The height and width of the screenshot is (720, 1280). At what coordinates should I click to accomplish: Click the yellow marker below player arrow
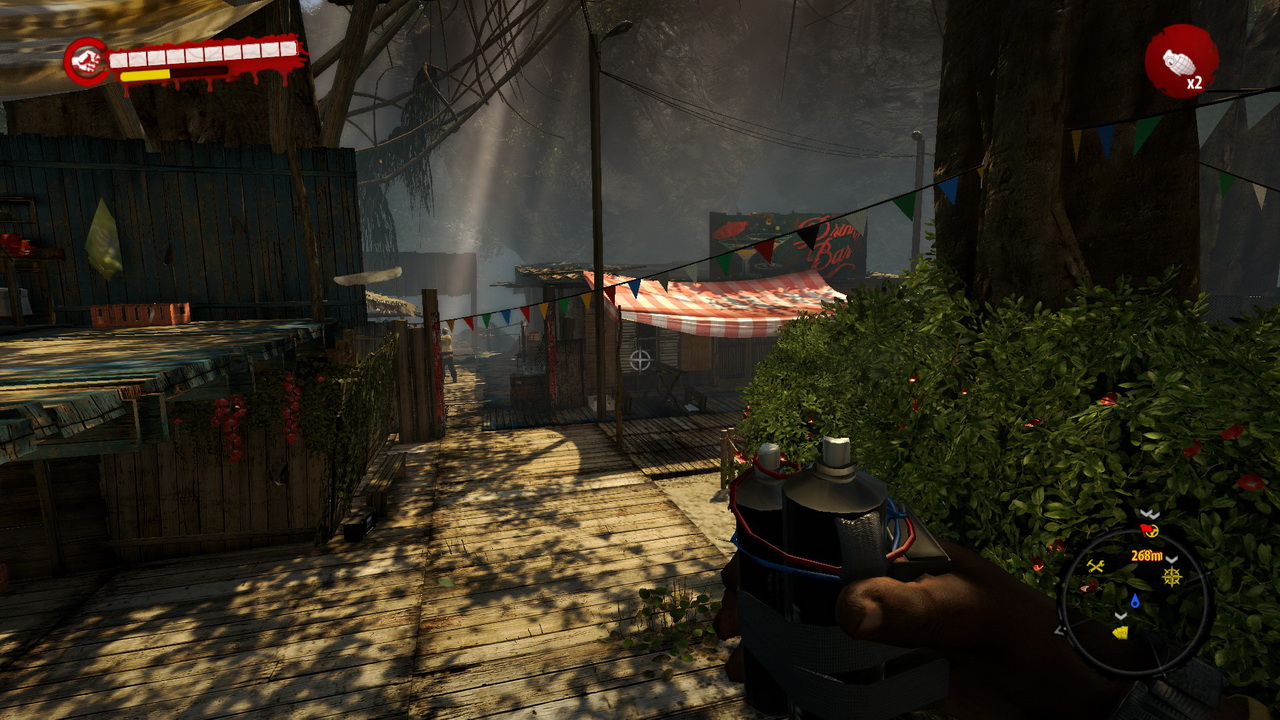(x=1120, y=632)
